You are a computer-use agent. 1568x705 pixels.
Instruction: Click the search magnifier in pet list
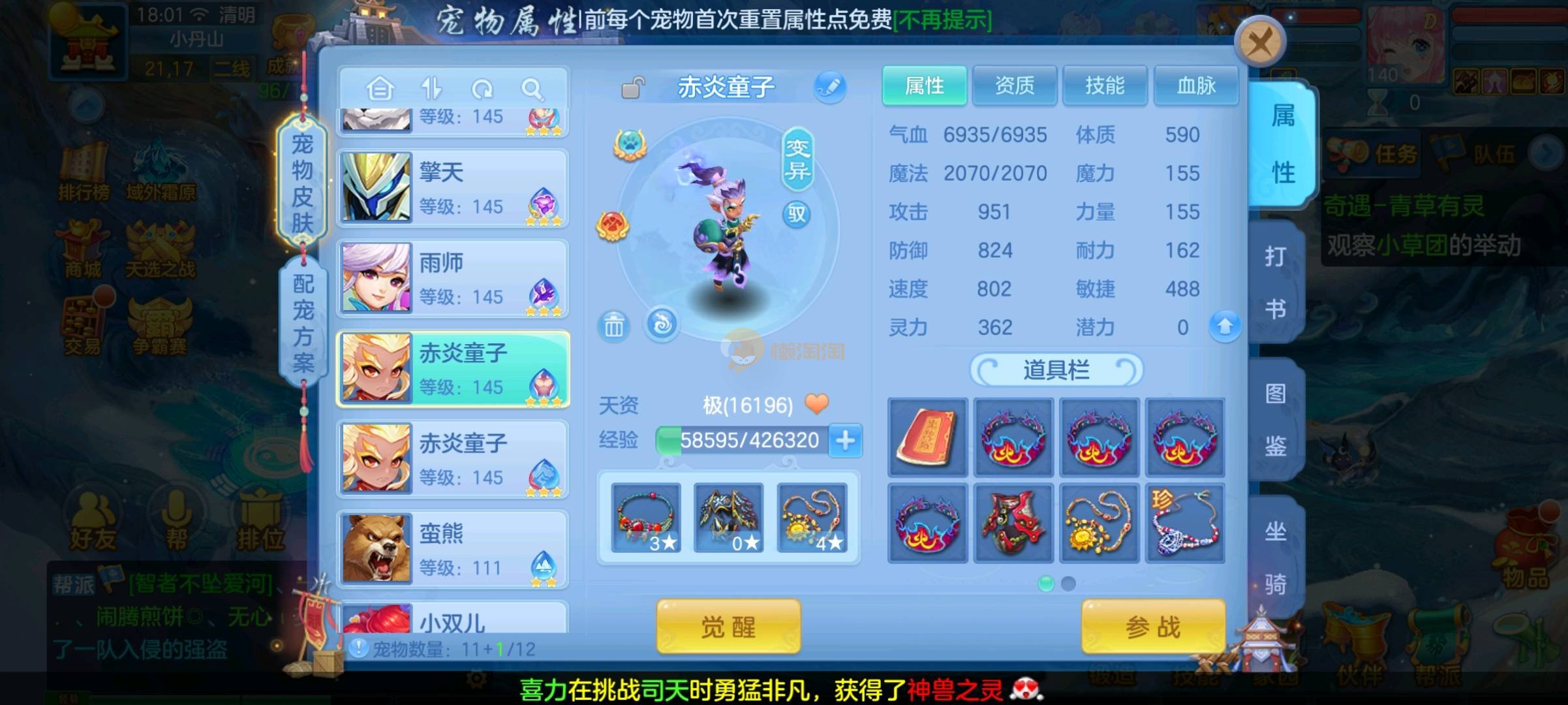click(x=532, y=89)
